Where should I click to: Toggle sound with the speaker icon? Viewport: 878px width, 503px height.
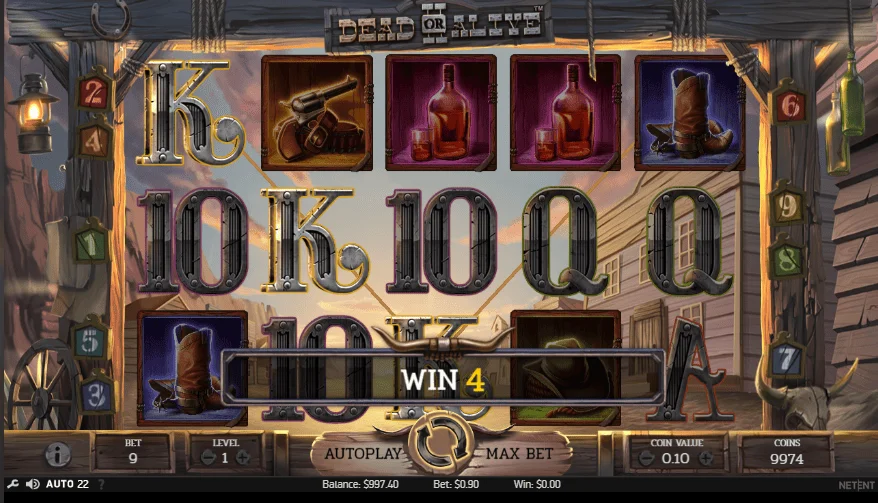tap(33, 484)
